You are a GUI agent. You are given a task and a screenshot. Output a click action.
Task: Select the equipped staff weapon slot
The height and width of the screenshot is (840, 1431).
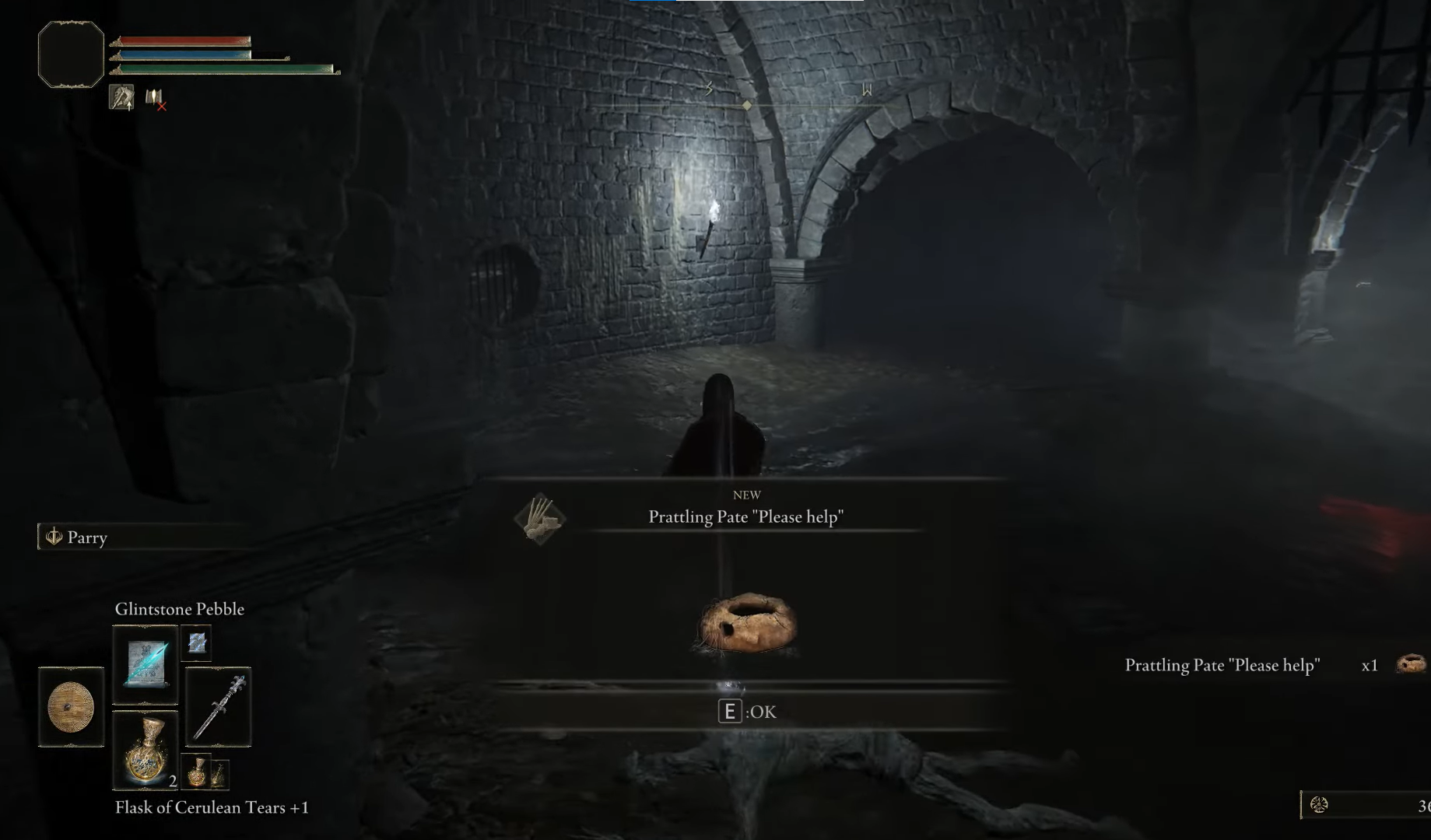tap(219, 707)
